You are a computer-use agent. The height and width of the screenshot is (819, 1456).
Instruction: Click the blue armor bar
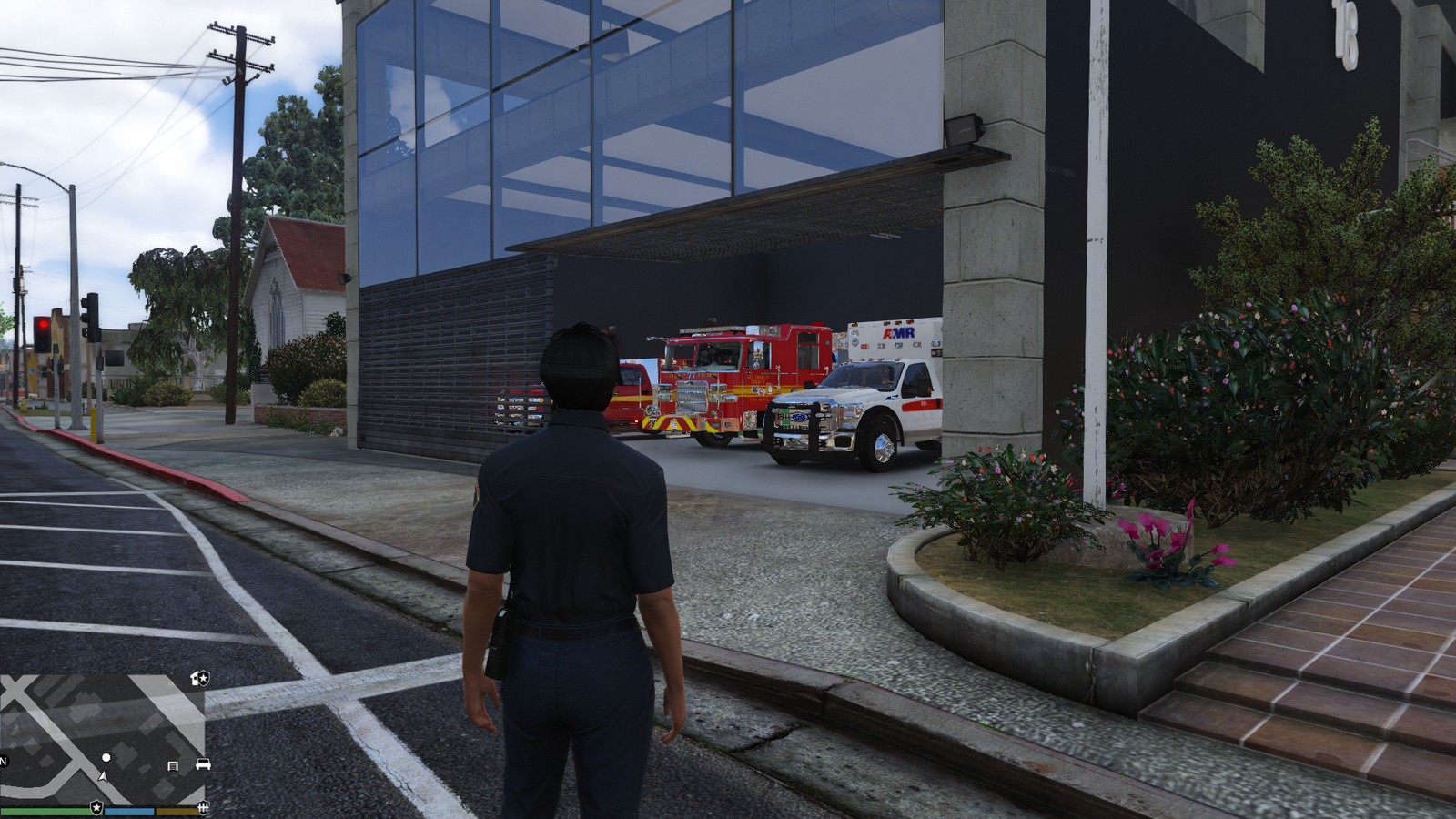pos(129,810)
